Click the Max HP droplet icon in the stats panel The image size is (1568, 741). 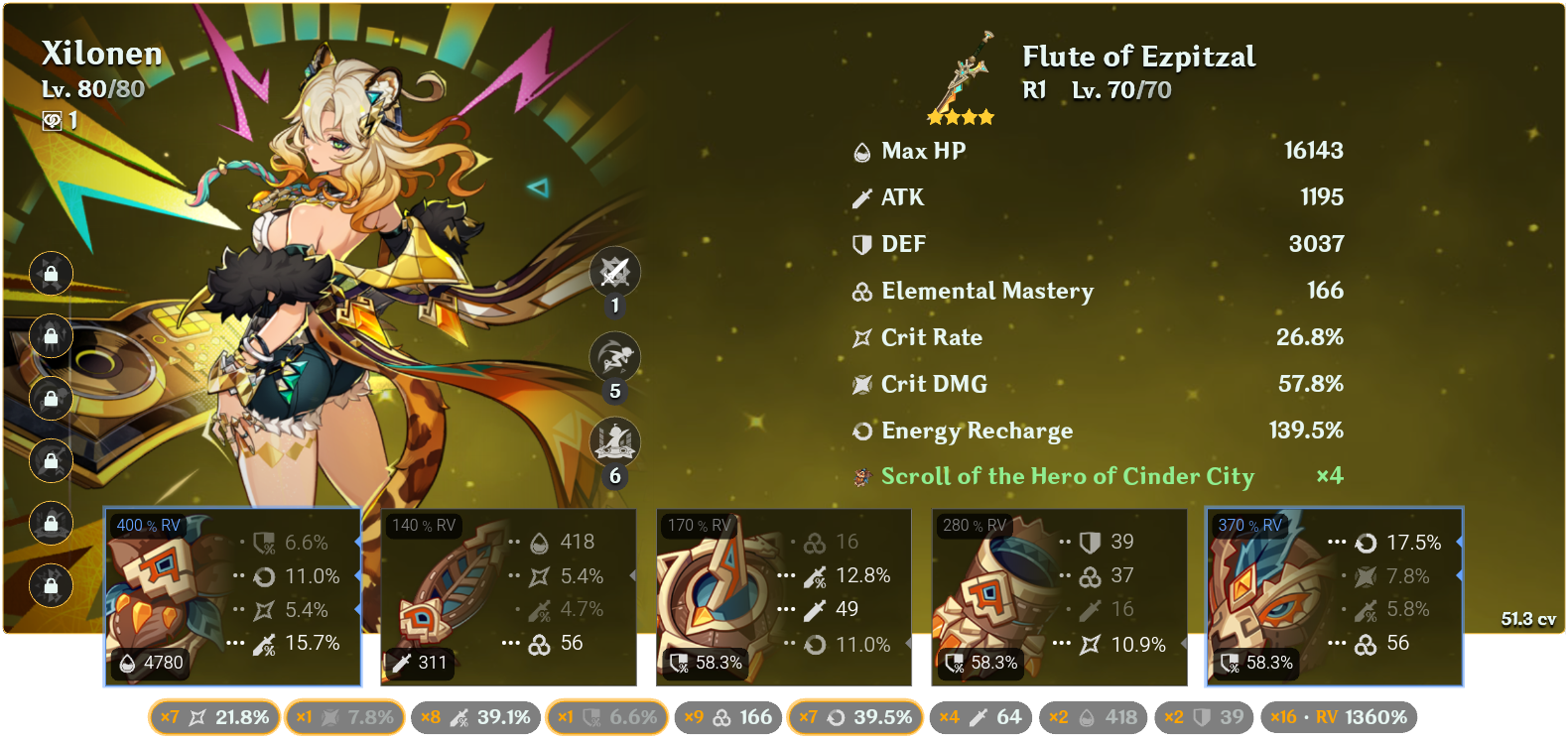tap(860, 151)
